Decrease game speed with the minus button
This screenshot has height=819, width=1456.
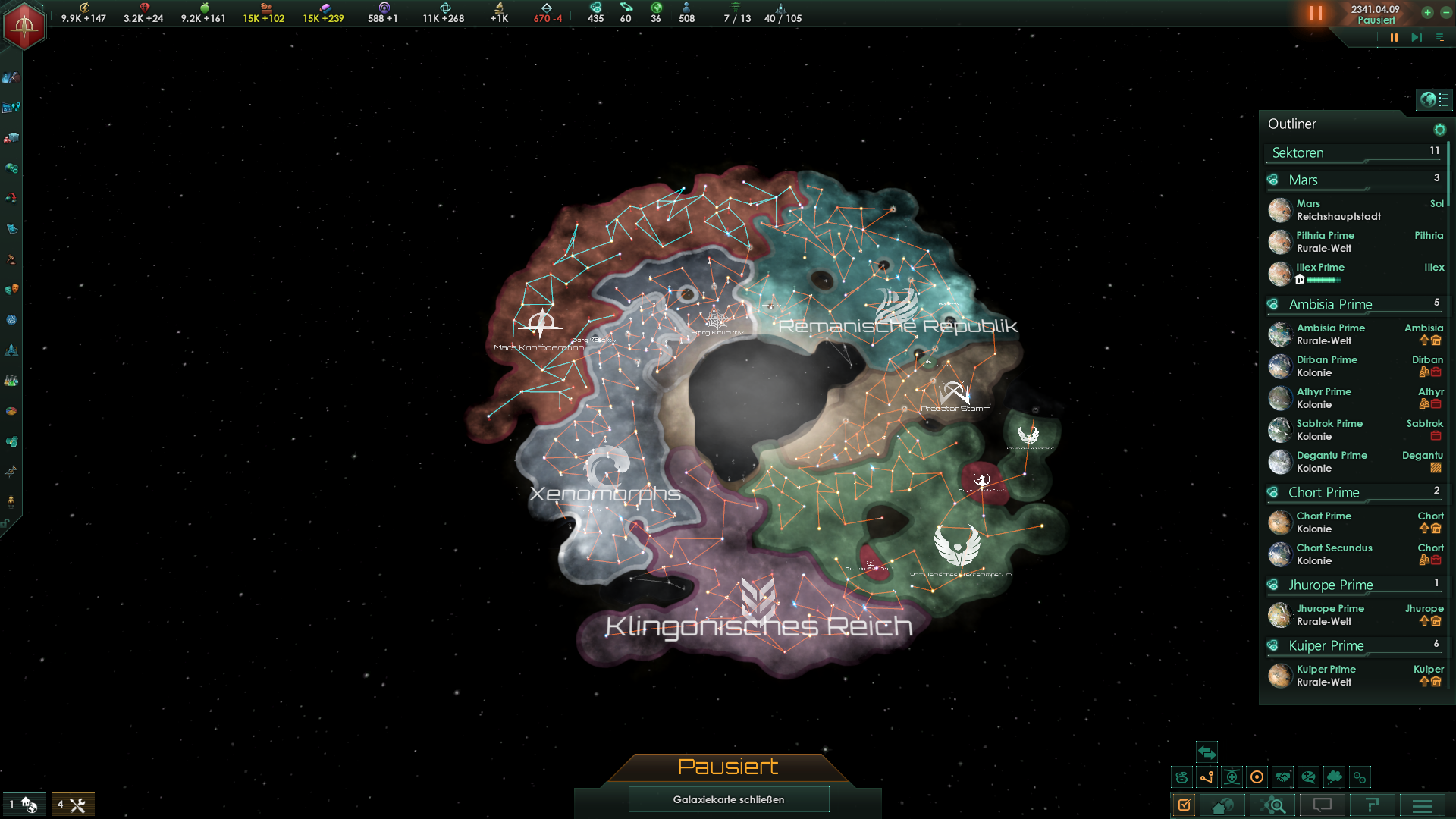tap(1446, 13)
